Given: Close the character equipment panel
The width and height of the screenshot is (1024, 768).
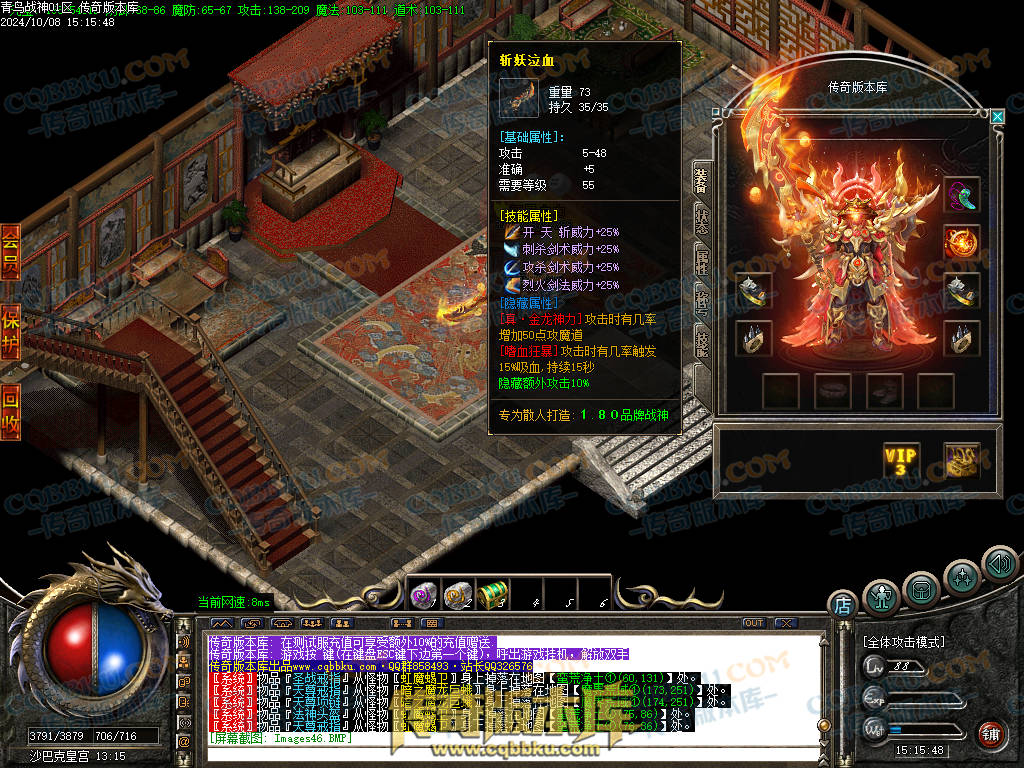Looking at the screenshot, I should click(997, 117).
